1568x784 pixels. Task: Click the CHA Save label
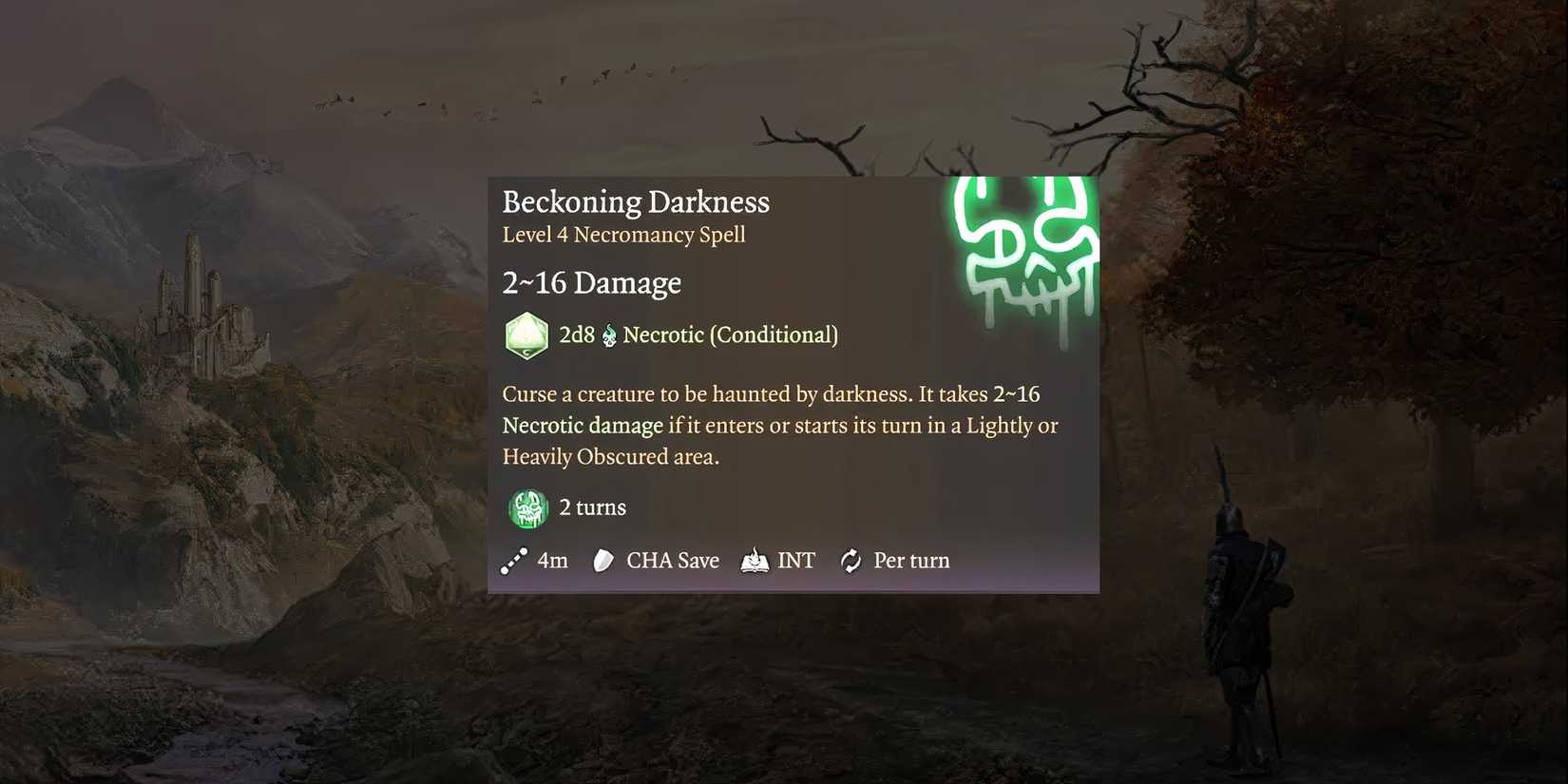click(672, 561)
